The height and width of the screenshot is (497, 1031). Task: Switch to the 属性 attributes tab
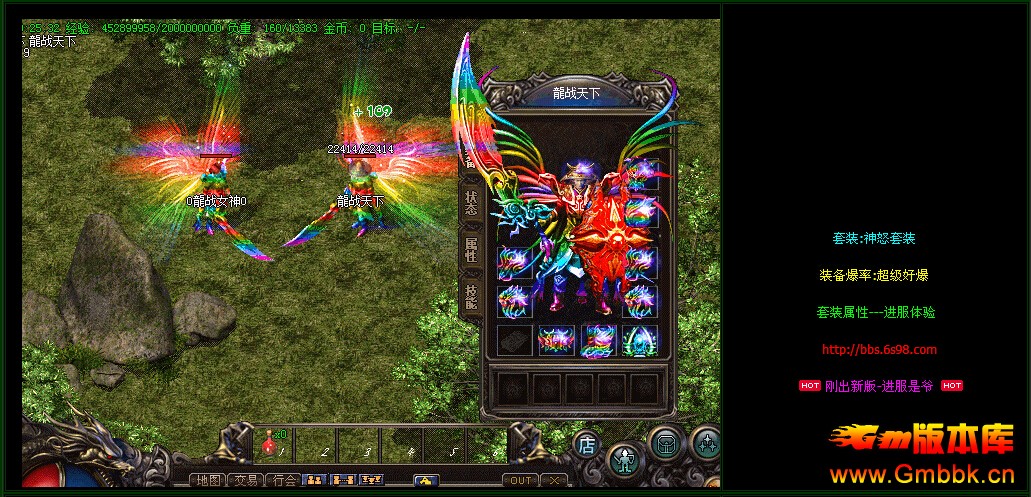pyautogui.click(x=471, y=248)
